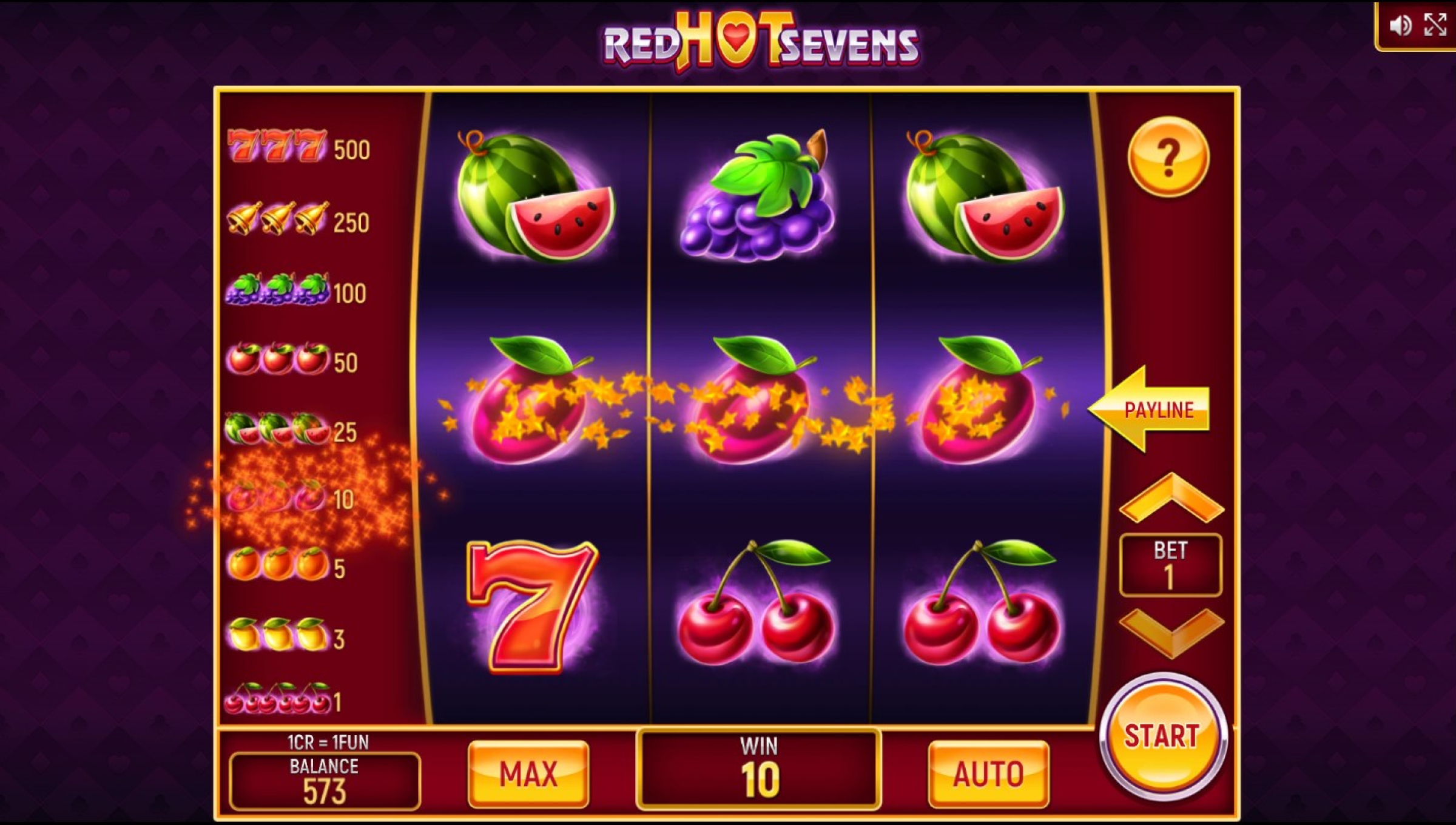This screenshot has width=1456, height=825.
Task: Enable autoplay with the AUTO button
Action: (988, 774)
